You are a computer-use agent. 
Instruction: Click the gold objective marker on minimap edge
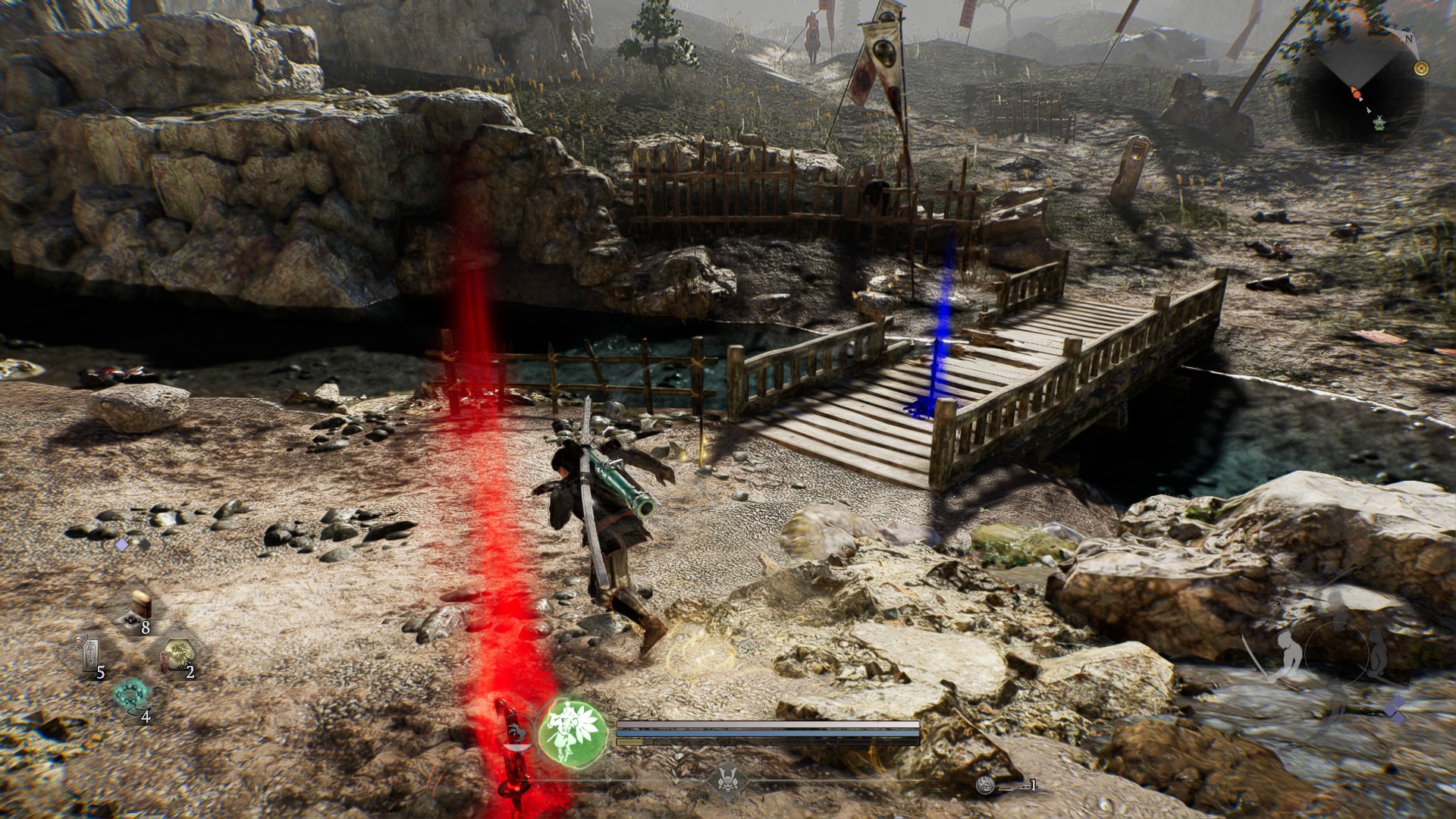tap(1421, 68)
